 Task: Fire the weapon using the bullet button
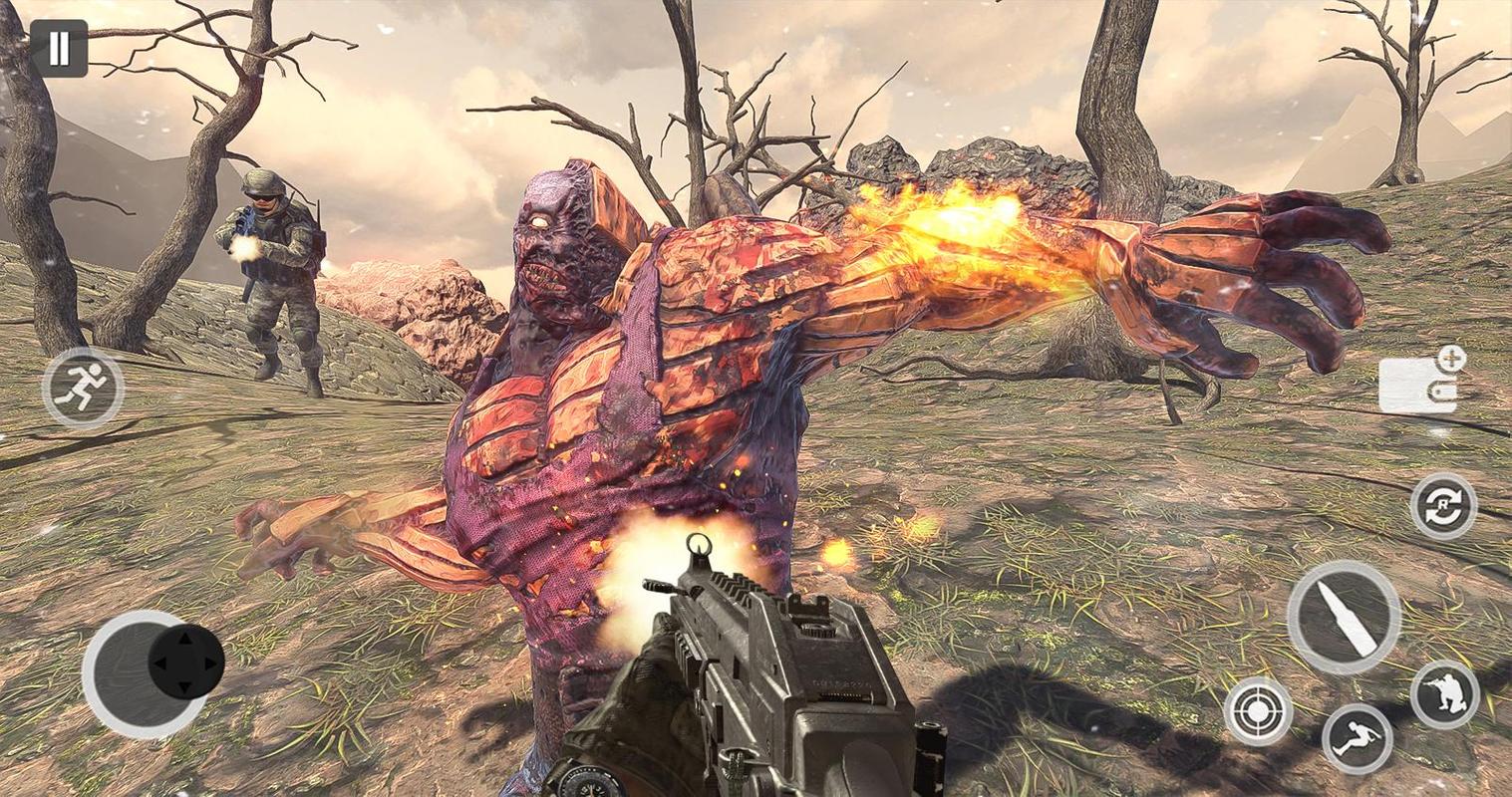(x=1343, y=617)
